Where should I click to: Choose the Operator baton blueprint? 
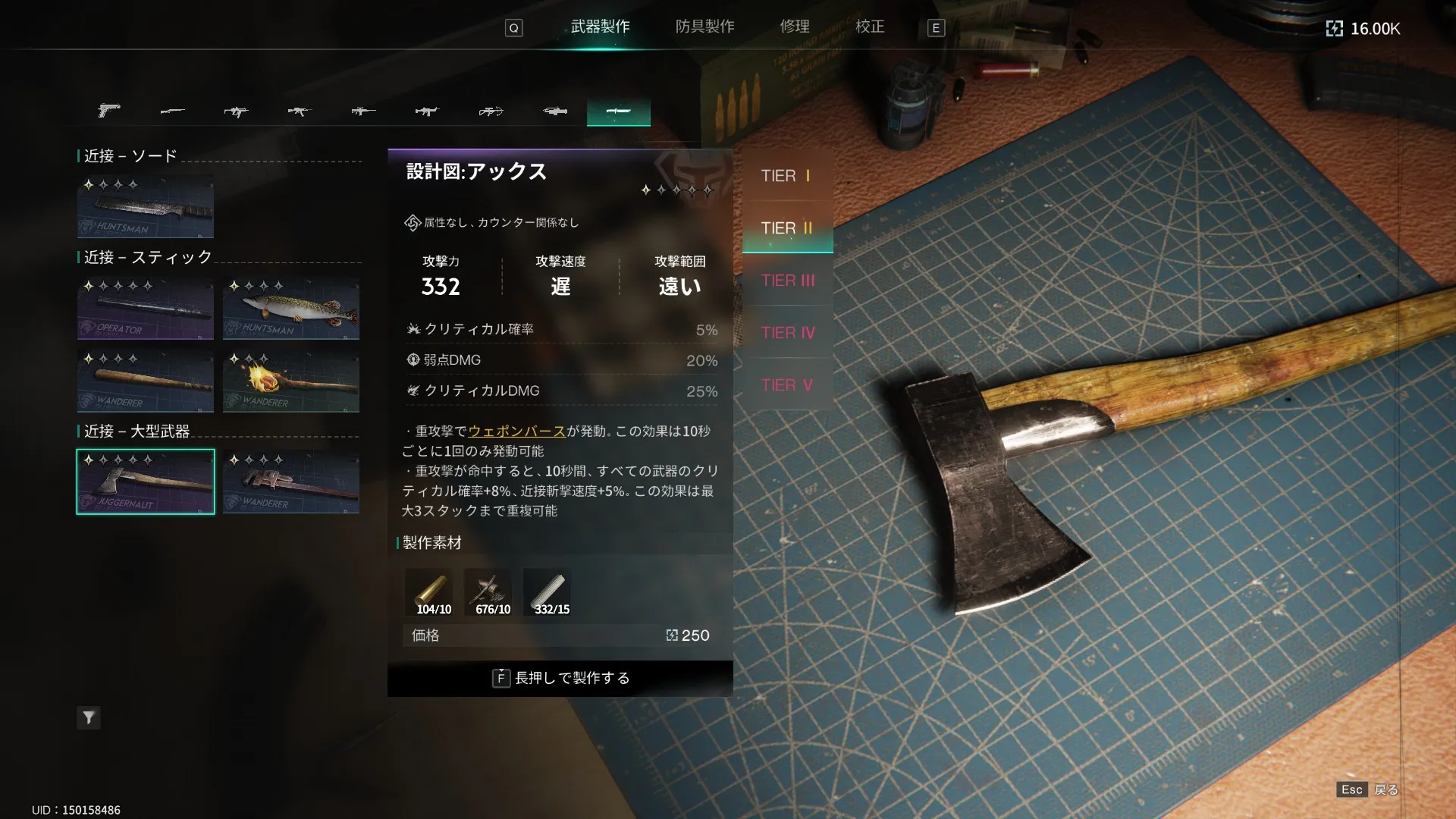click(x=146, y=308)
